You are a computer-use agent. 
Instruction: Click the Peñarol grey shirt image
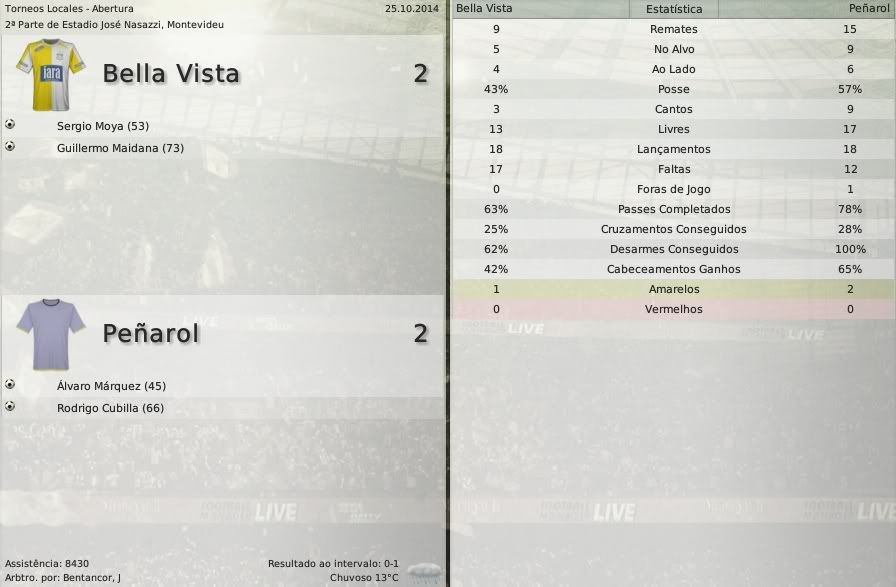(50, 334)
